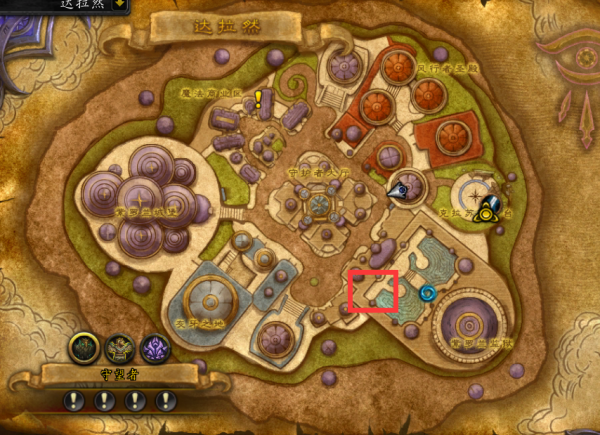Image resolution: width=600 pixels, height=435 pixels.
Task: Open the last exclamation mark quest button
Action: click(163, 401)
